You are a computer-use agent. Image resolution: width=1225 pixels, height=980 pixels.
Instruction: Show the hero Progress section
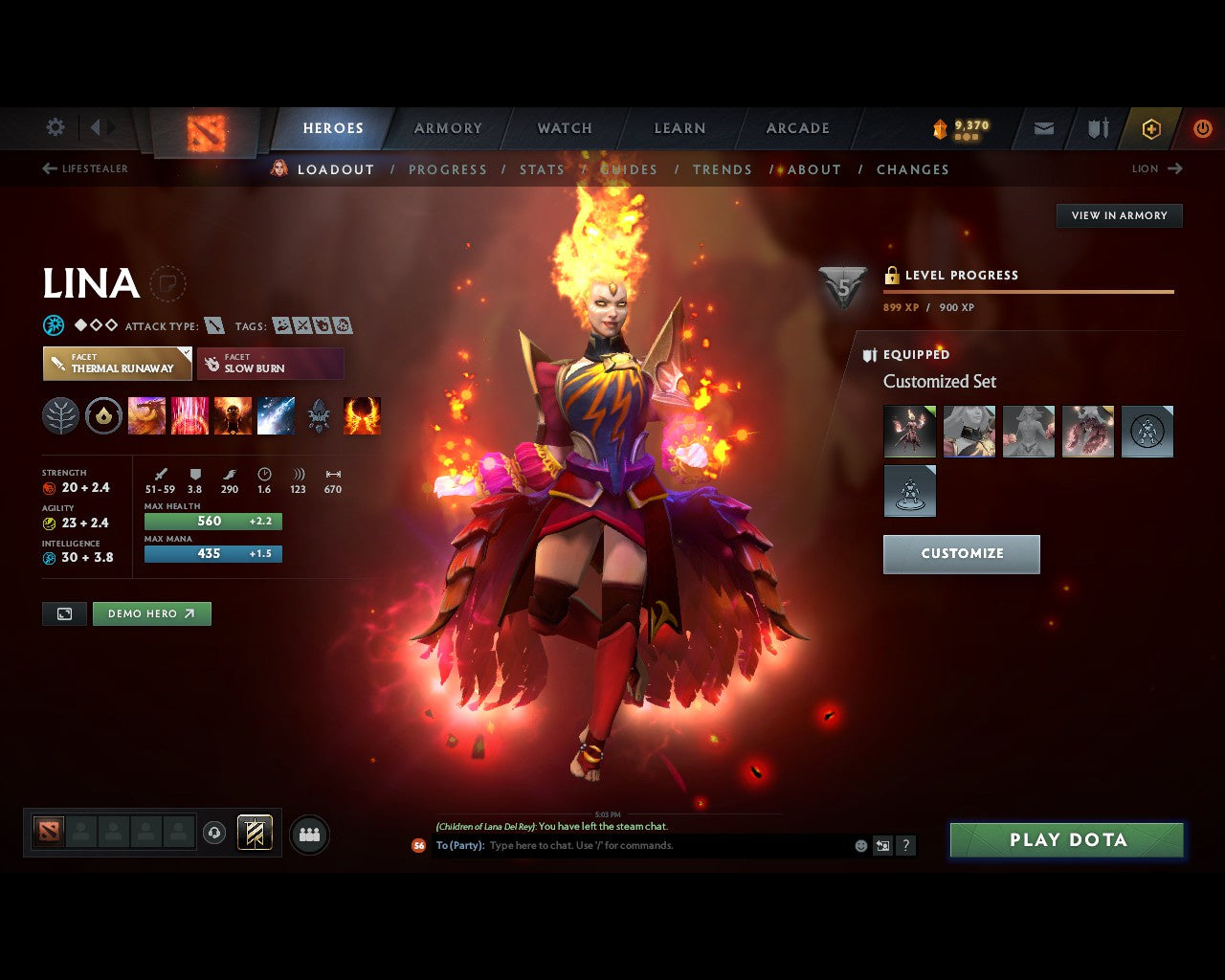pos(448,169)
